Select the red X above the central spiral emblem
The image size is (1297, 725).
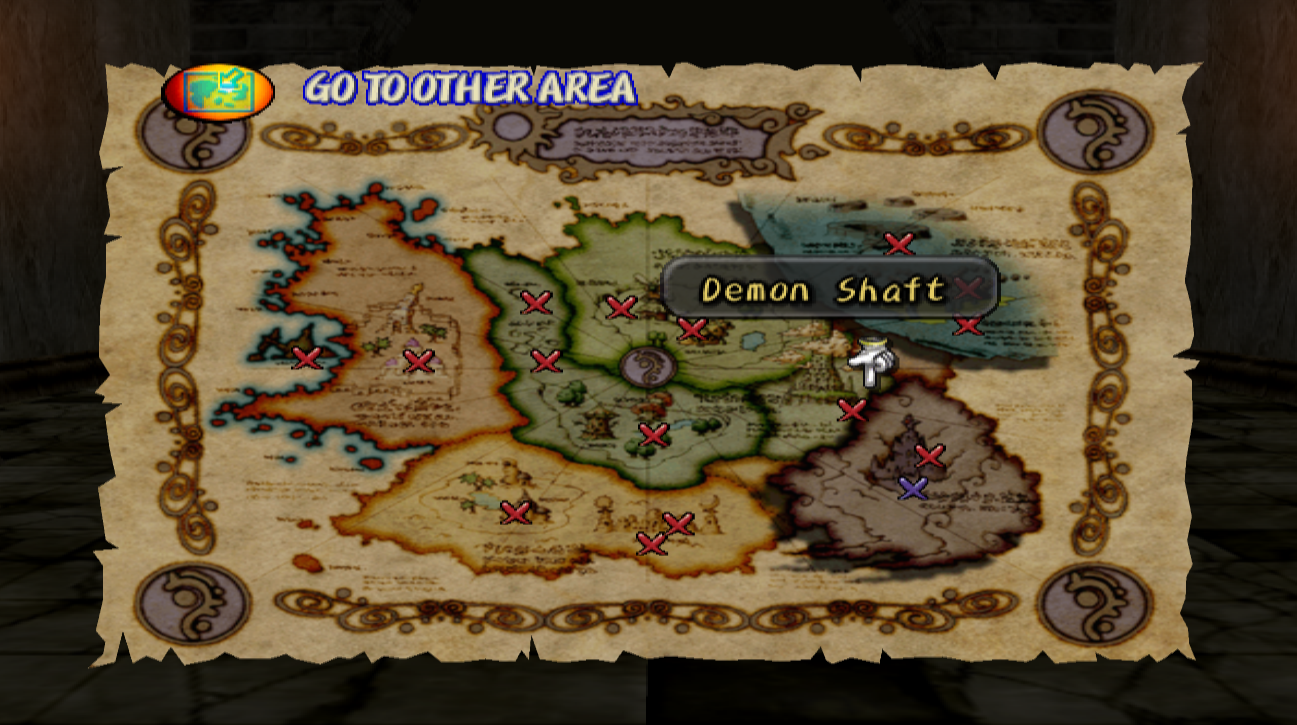click(619, 308)
